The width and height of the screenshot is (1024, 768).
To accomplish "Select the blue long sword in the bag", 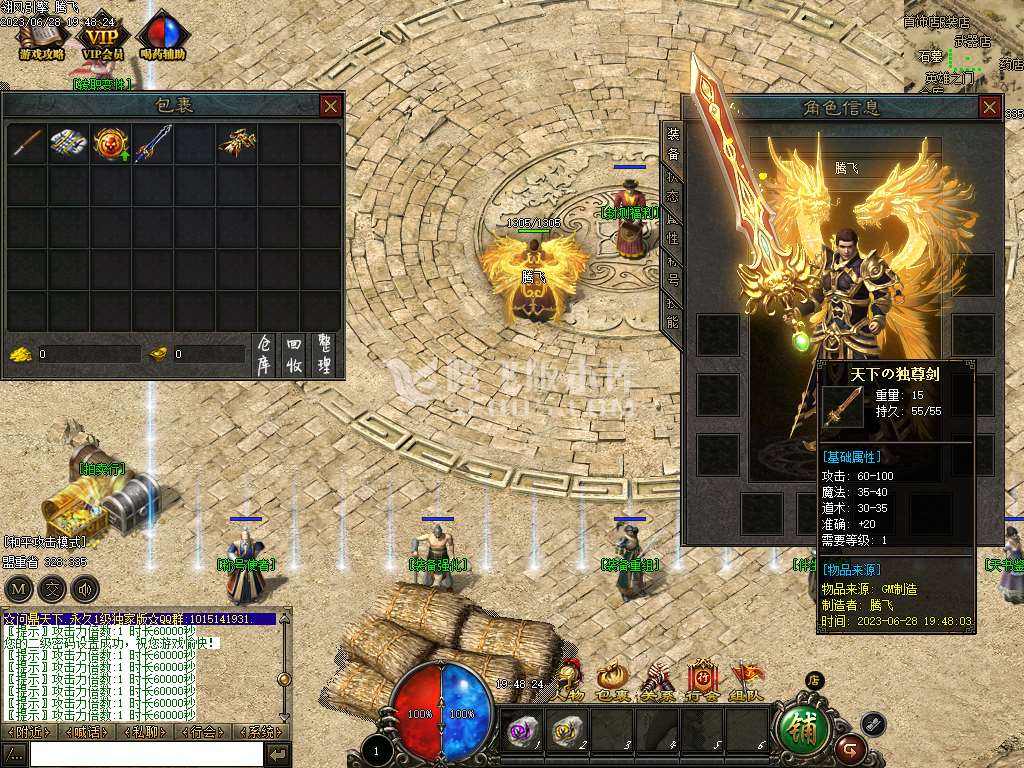I will pyautogui.click(x=152, y=144).
